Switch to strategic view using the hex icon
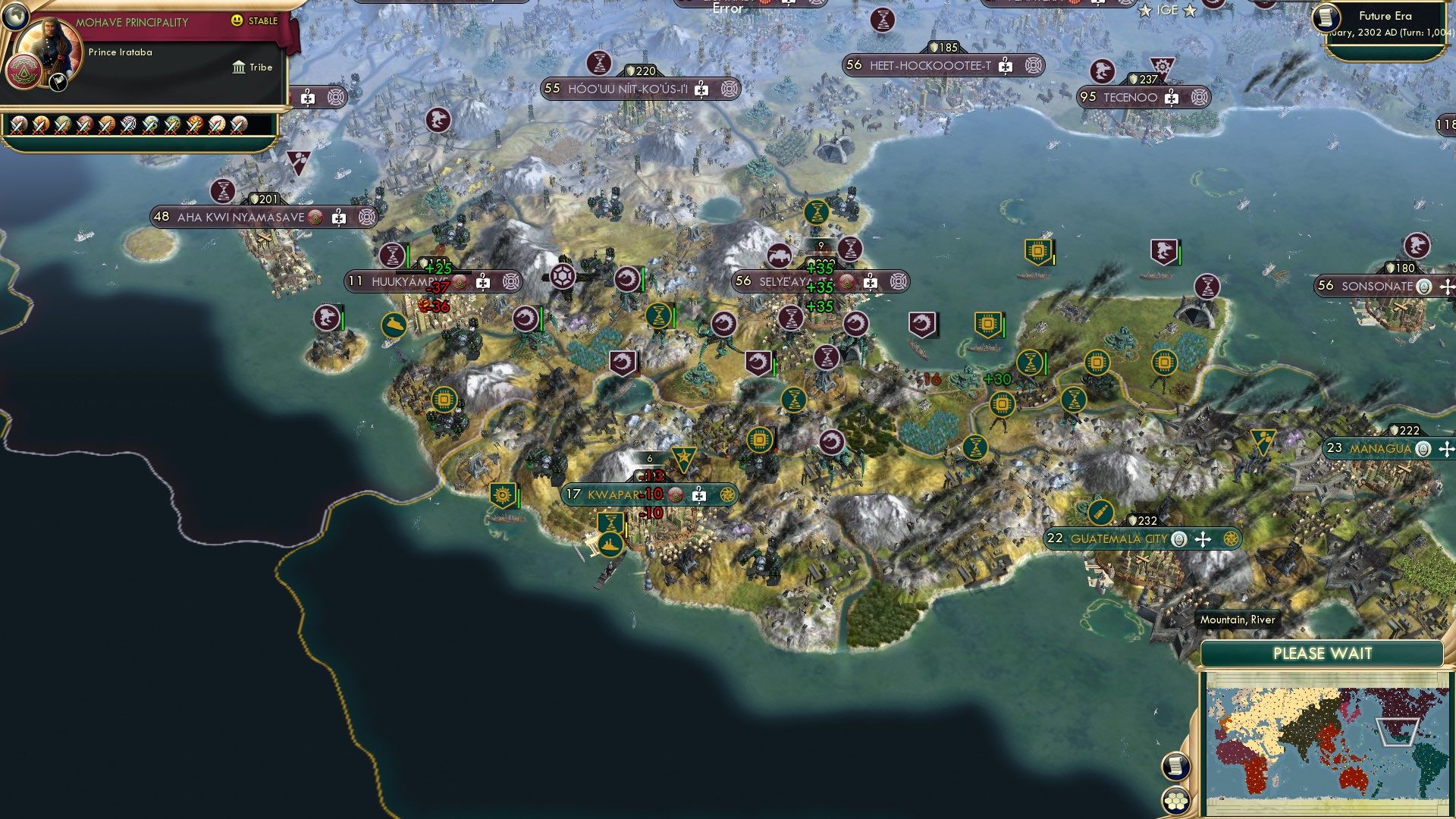The image size is (1456, 819). click(1176, 800)
